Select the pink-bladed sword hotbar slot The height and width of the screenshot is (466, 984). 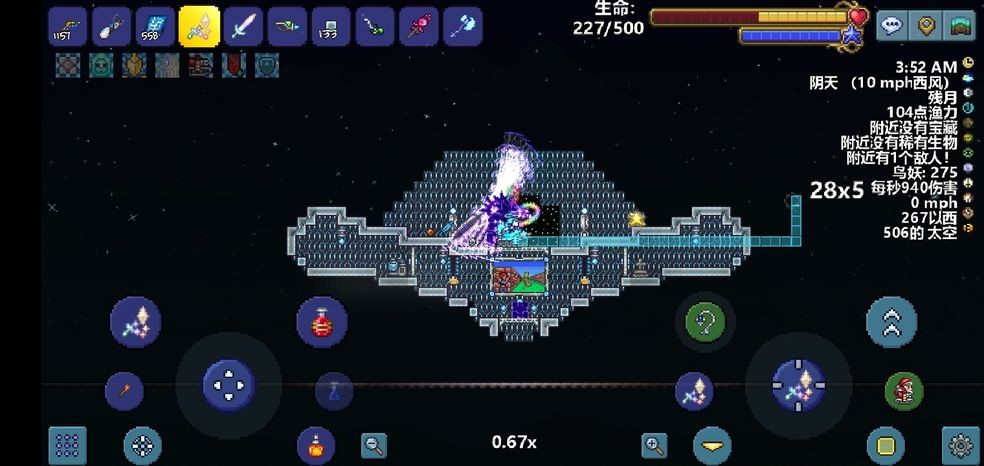pyautogui.click(x=243, y=27)
